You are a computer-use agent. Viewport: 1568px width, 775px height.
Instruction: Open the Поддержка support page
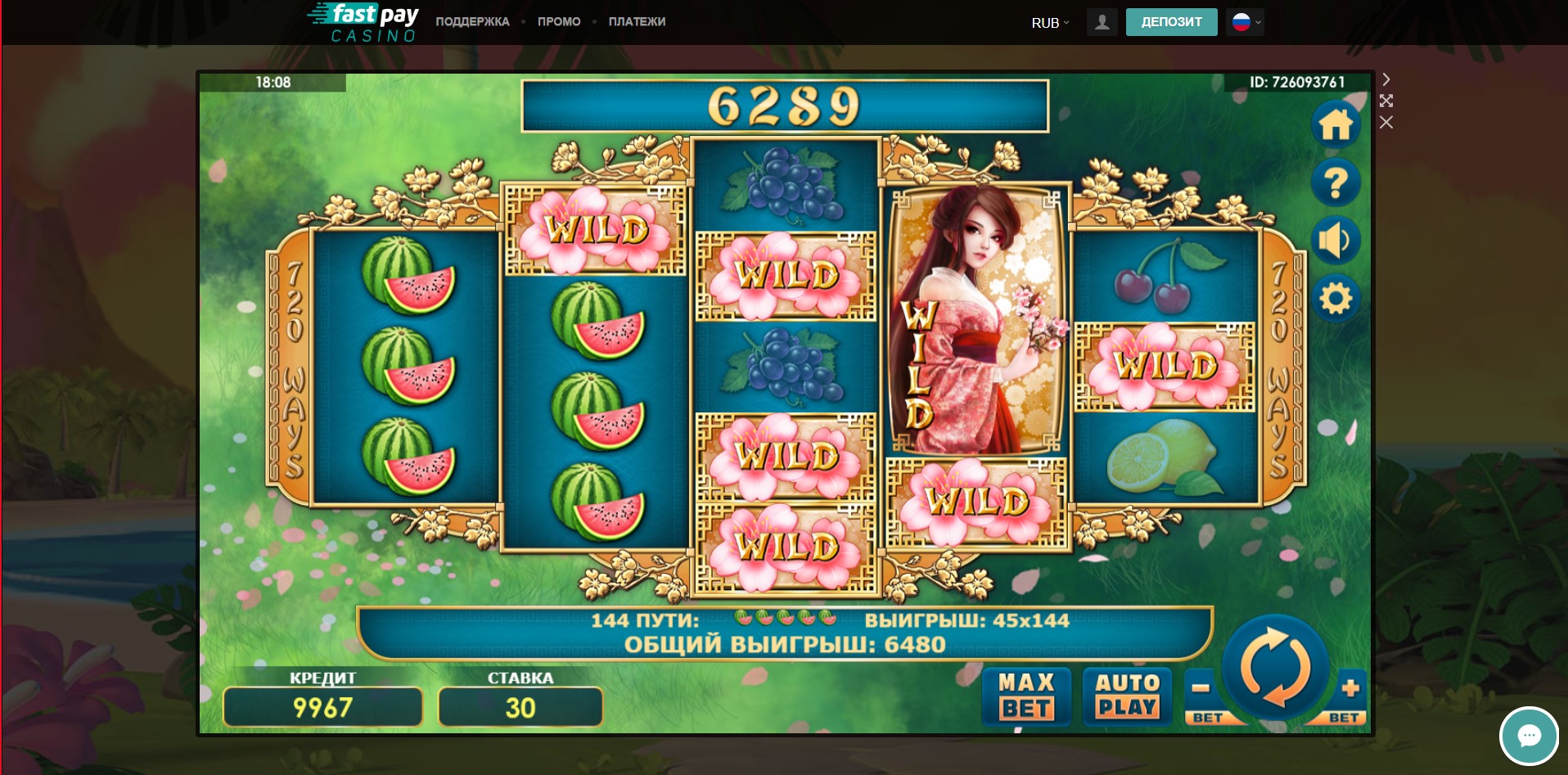point(472,22)
